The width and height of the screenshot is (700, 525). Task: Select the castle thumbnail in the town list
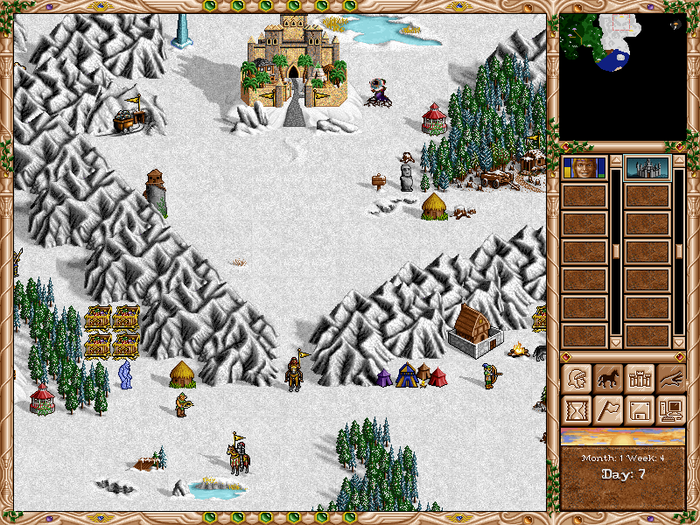[645, 167]
